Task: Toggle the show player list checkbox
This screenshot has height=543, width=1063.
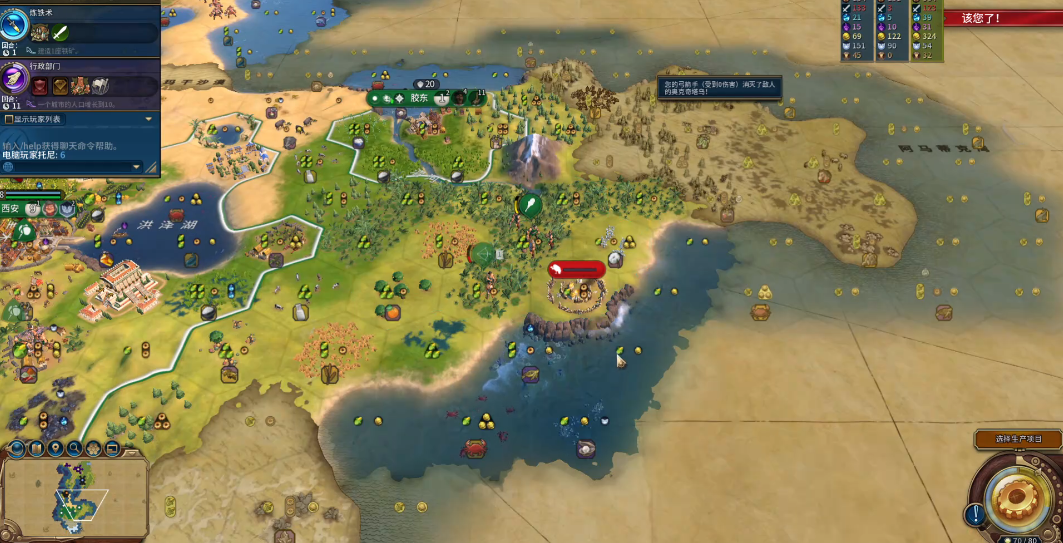Action: tap(9, 119)
